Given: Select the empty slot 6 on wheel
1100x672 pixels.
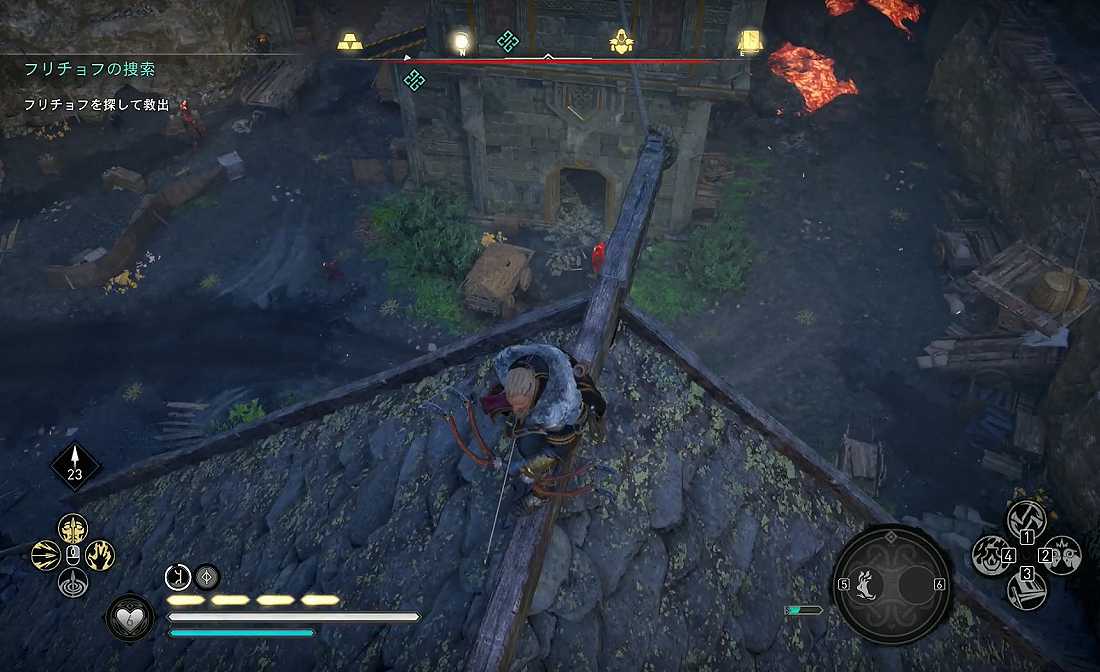Looking at the screenshot, I should pos(916,583).
